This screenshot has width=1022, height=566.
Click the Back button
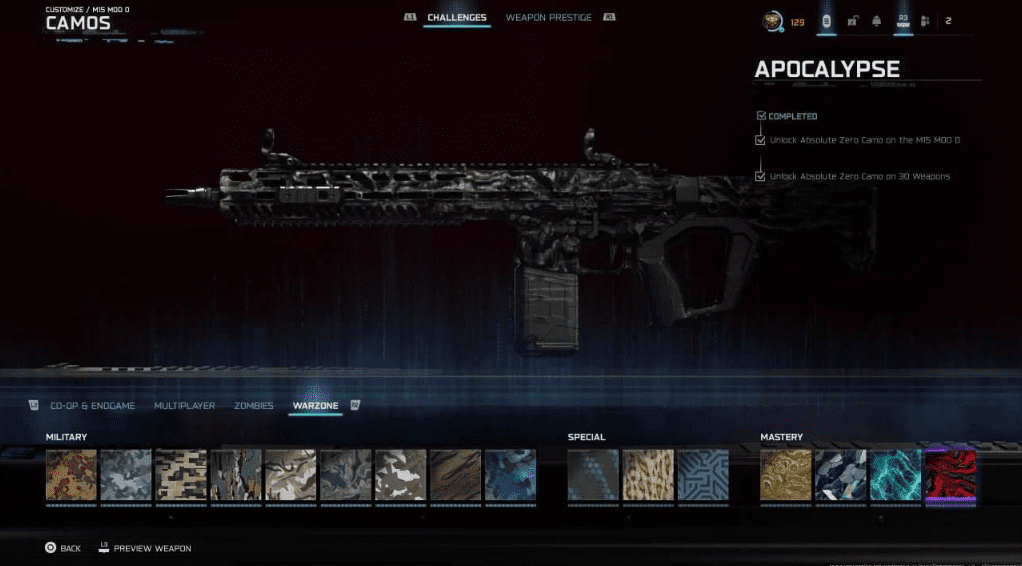(x=62, y=548)
